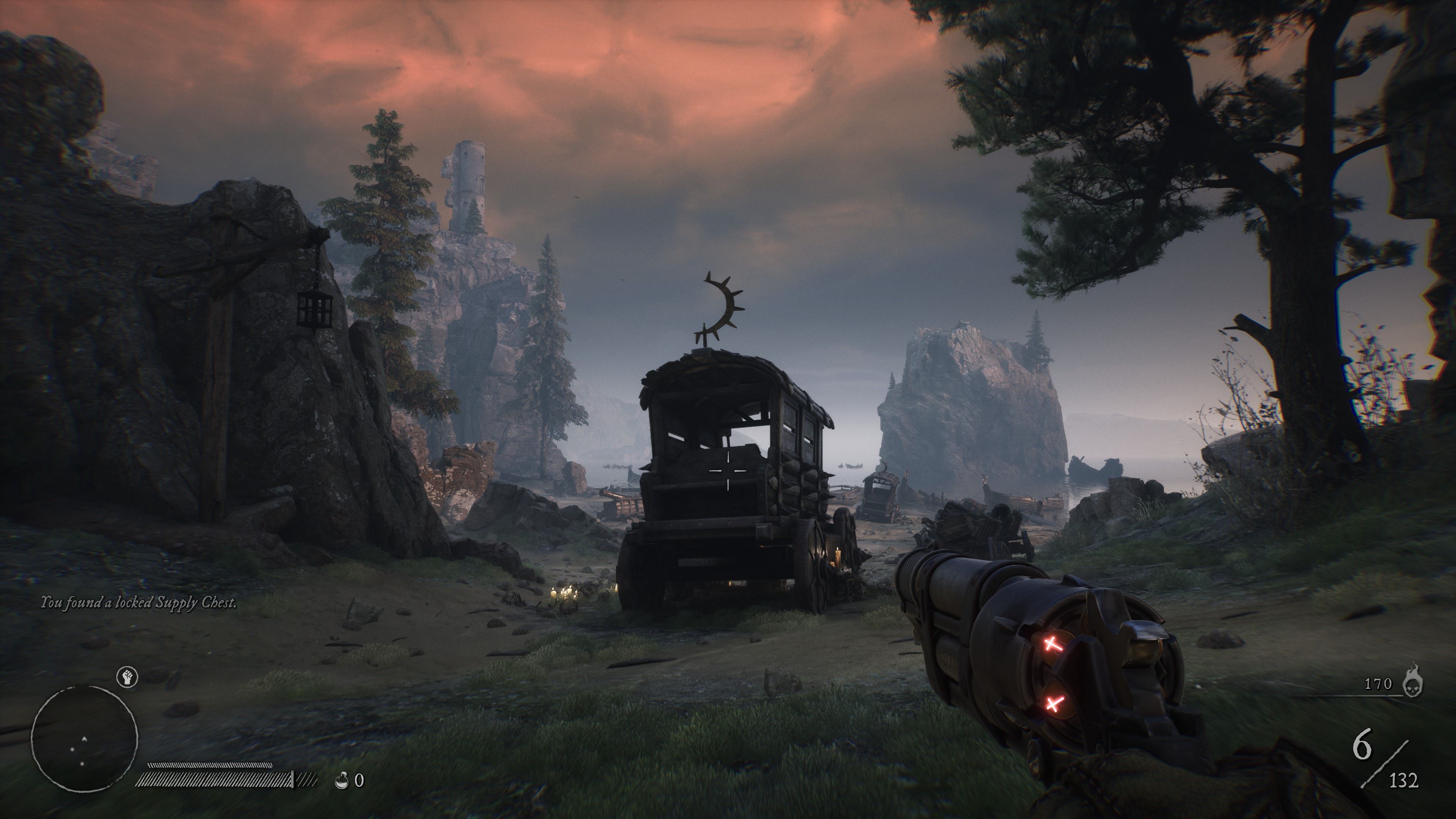Select the fist icon above the minimap
Viewport: 1456px width, 819px height.
click(127, 676)
